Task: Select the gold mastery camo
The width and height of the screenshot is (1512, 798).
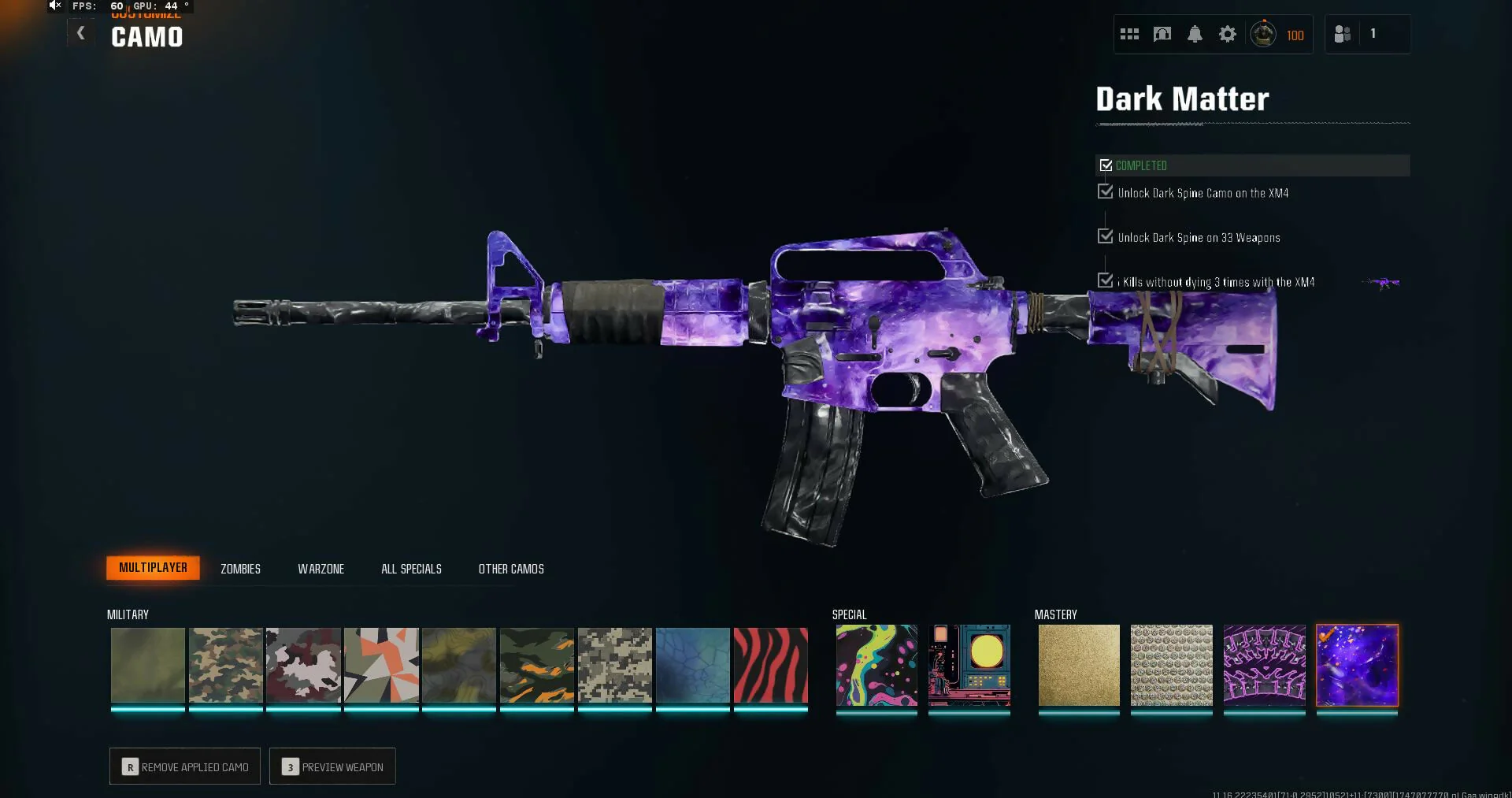Action: coord(1079,666)
